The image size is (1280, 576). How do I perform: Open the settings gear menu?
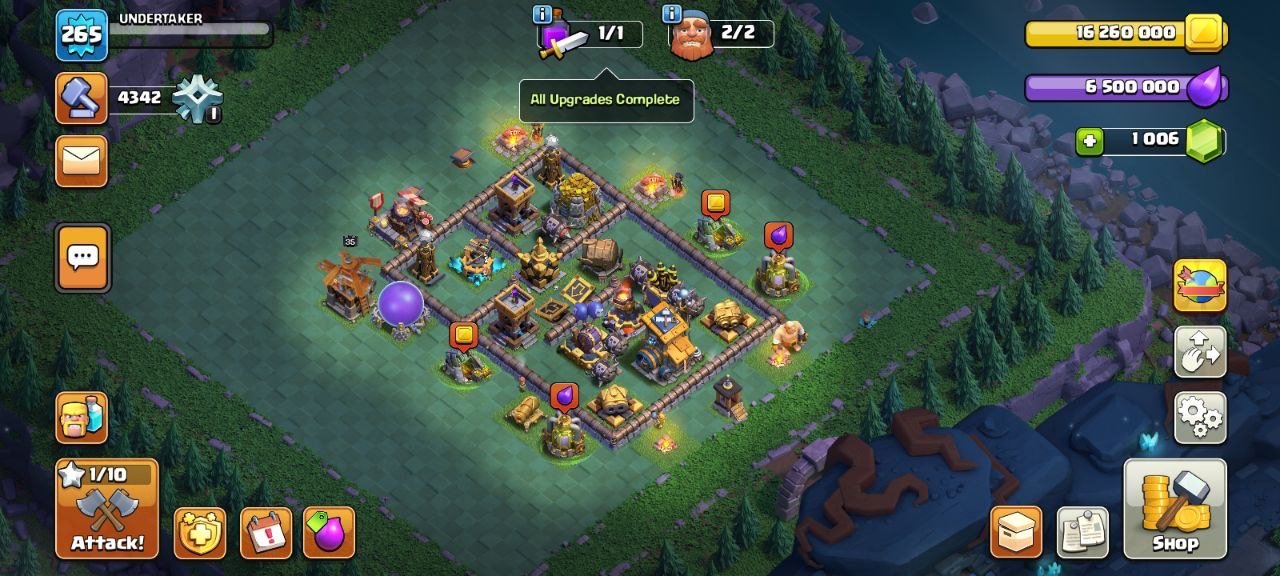[x=1200, y=417]
